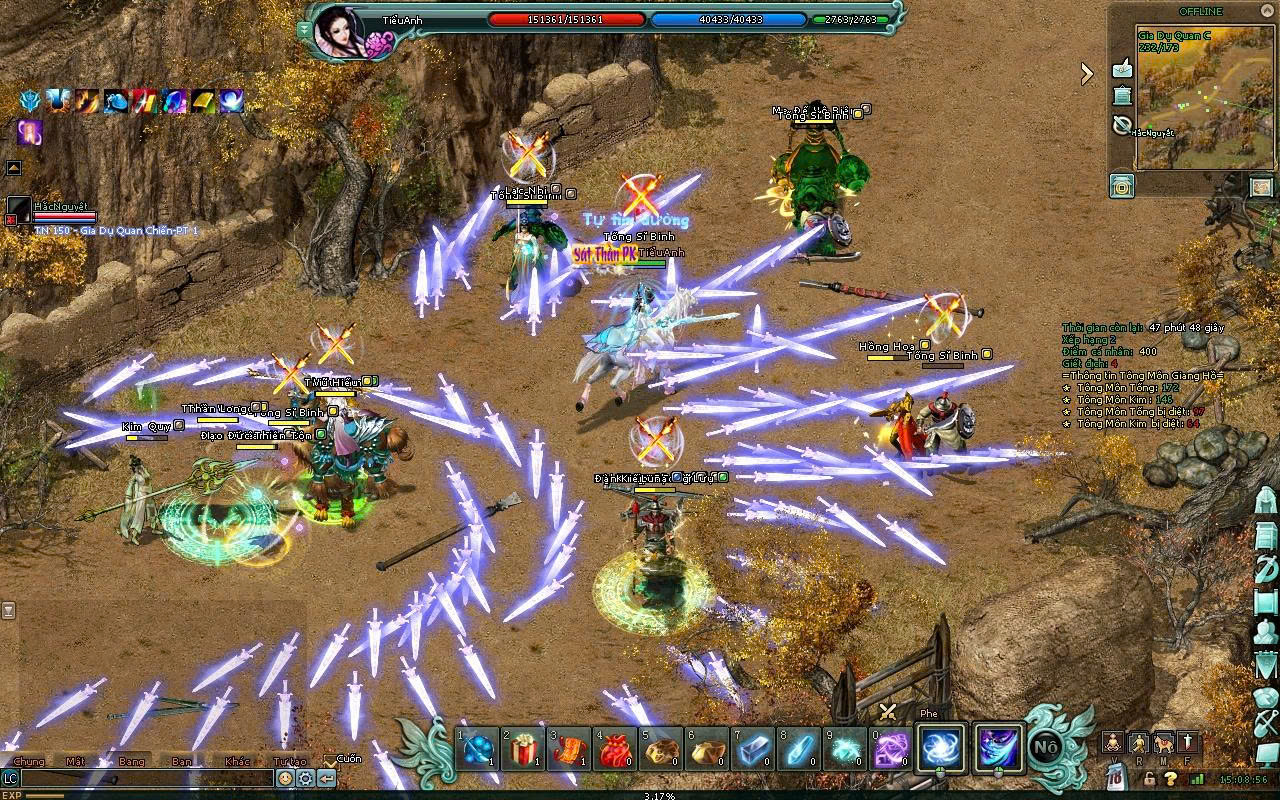The width and height of the screenshot is (1280, 800).
Task: Open the Gia Dụ Quan minimap
Action: coord(1190,110)
